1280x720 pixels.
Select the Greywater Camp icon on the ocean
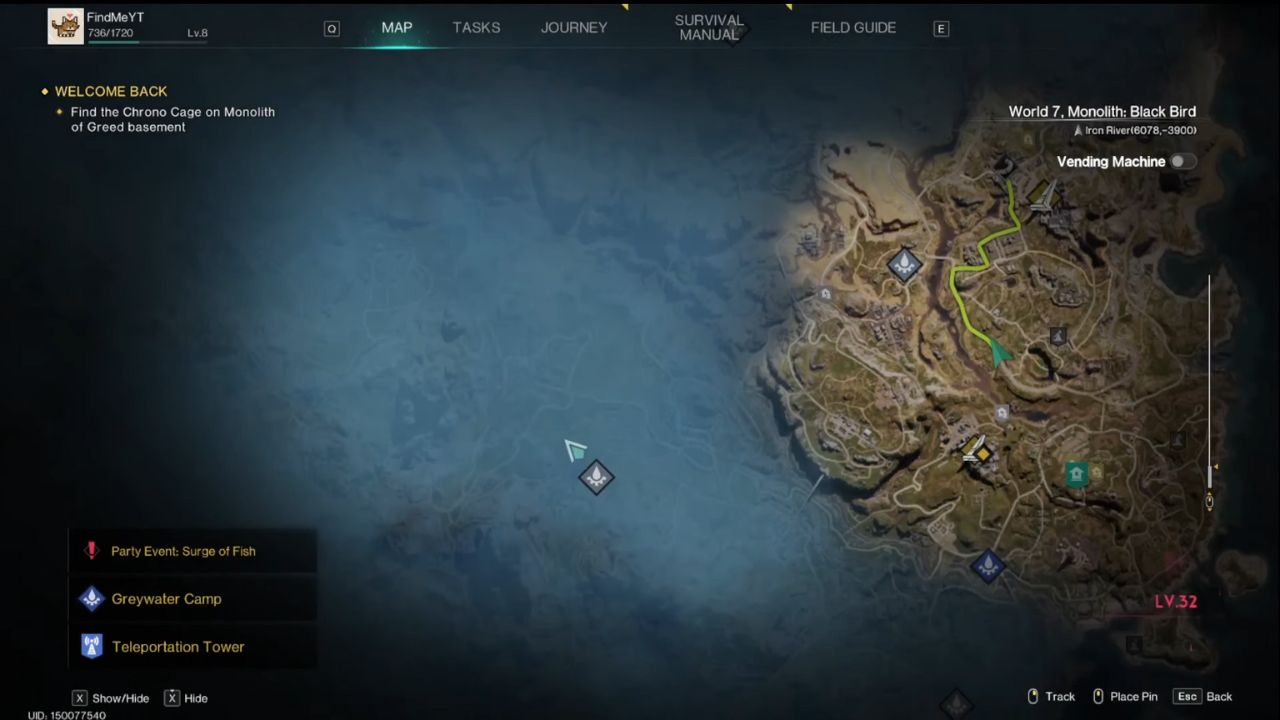pyautogui.click(x=595, y=477)
